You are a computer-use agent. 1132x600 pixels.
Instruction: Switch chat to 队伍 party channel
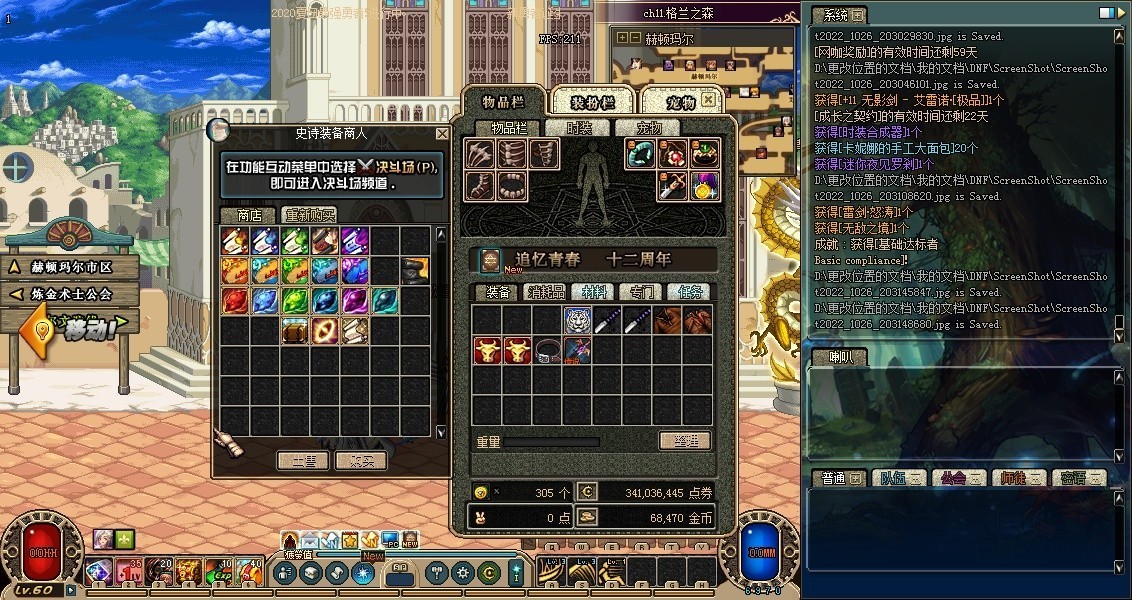(899, 478)
